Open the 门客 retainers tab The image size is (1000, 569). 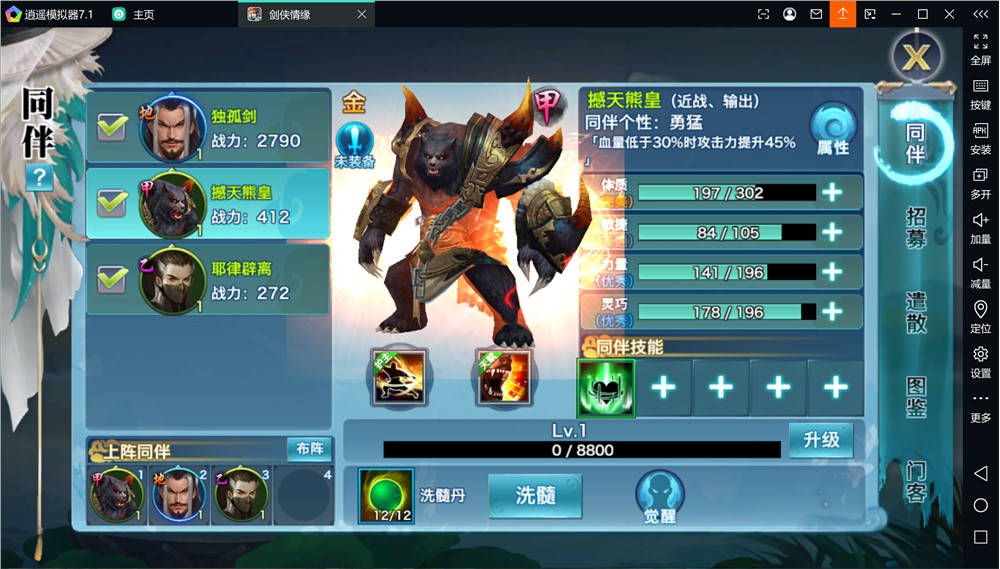point(916,481)
